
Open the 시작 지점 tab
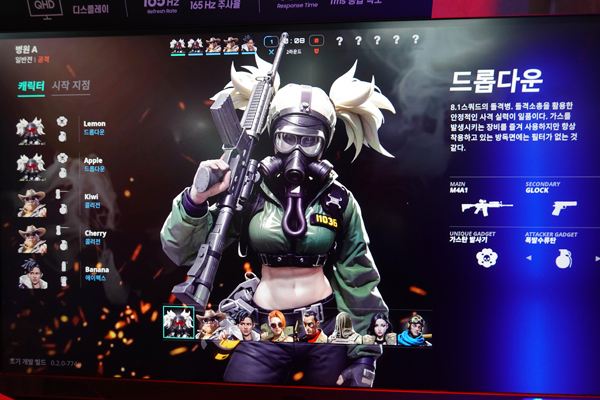pos(70,86)
